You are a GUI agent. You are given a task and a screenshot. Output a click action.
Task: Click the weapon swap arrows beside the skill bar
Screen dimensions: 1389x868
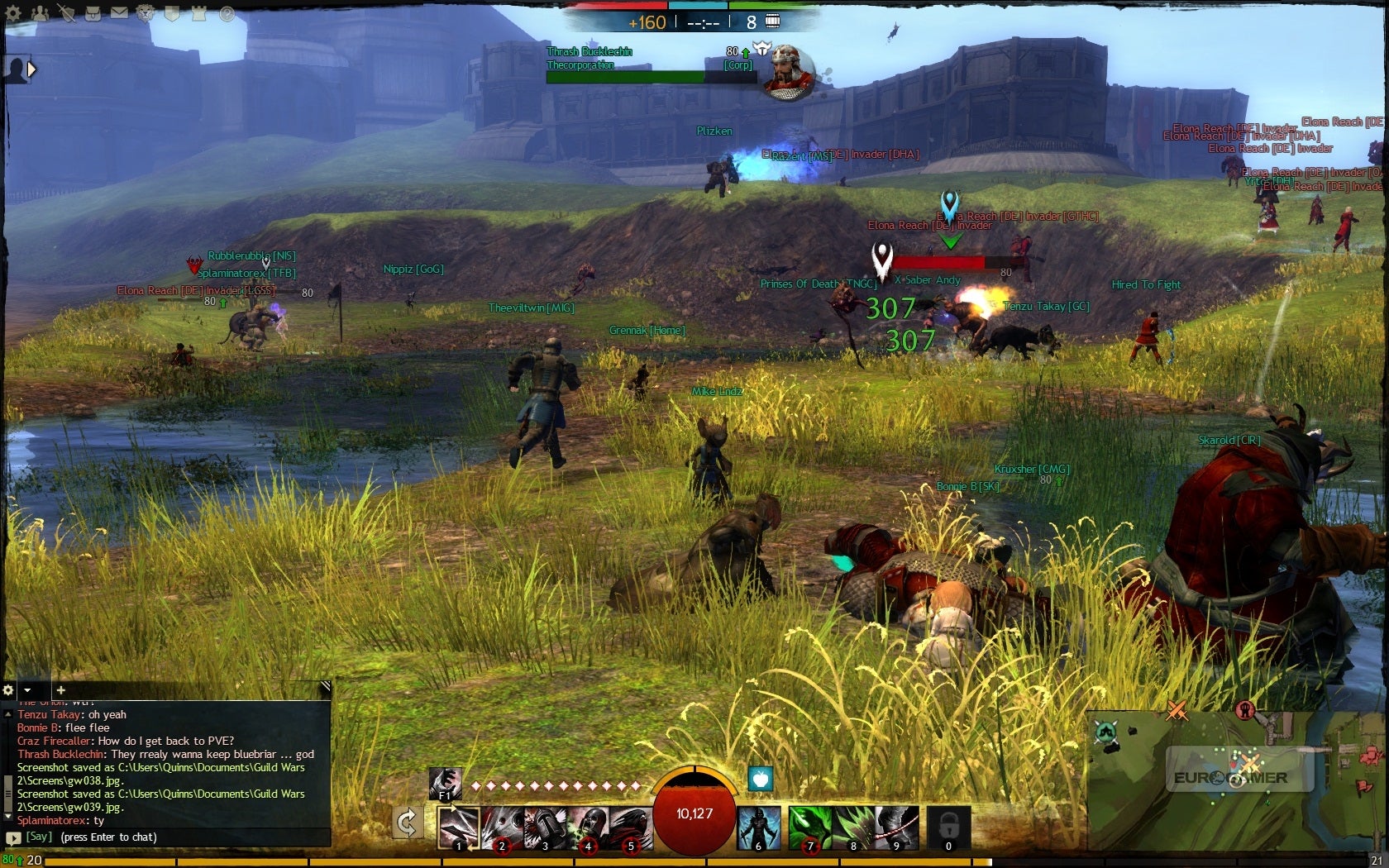407,820
